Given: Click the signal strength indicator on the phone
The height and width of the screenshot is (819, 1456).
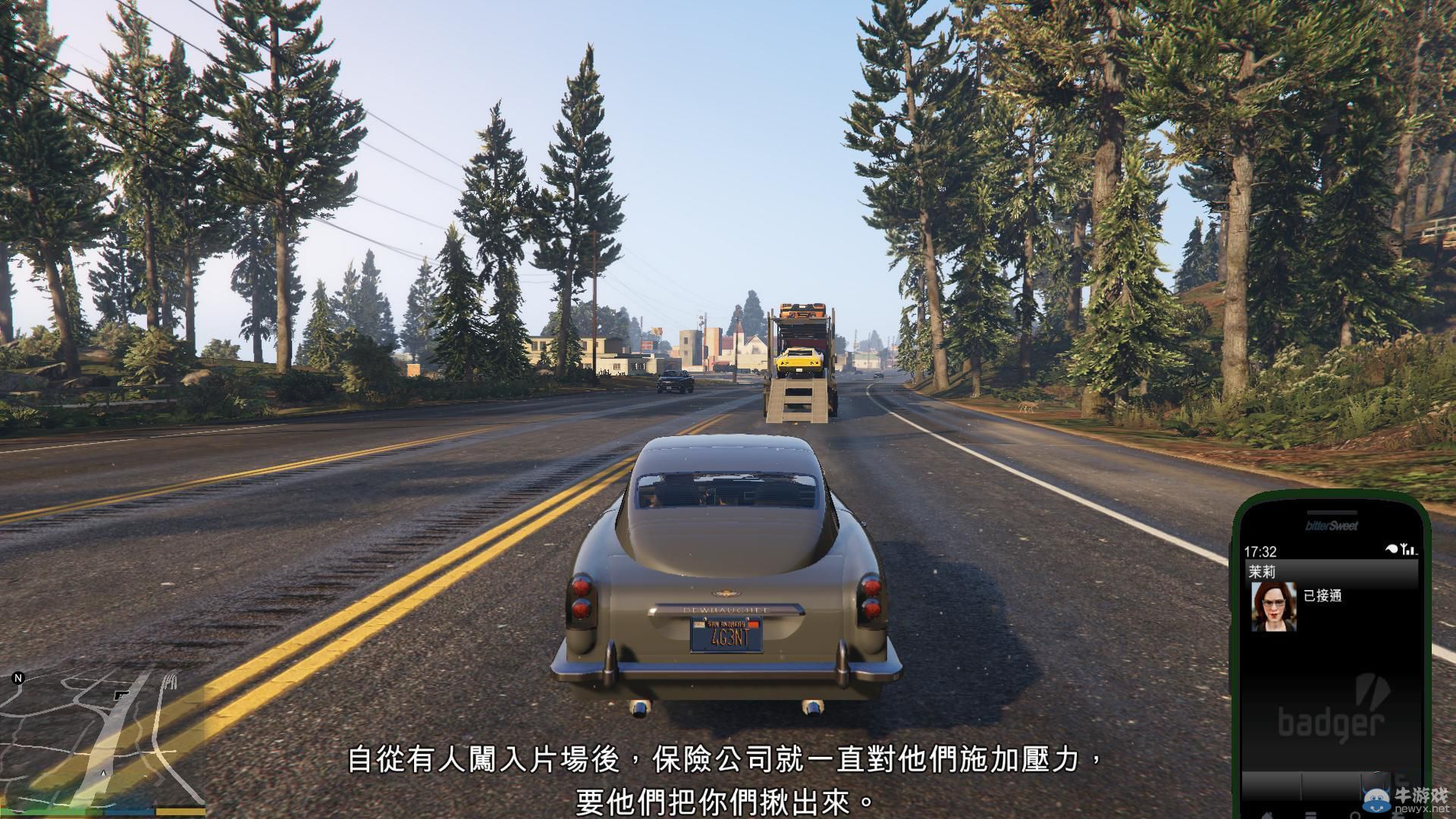Looking at the screenshot, I should tap(1407, 549).
